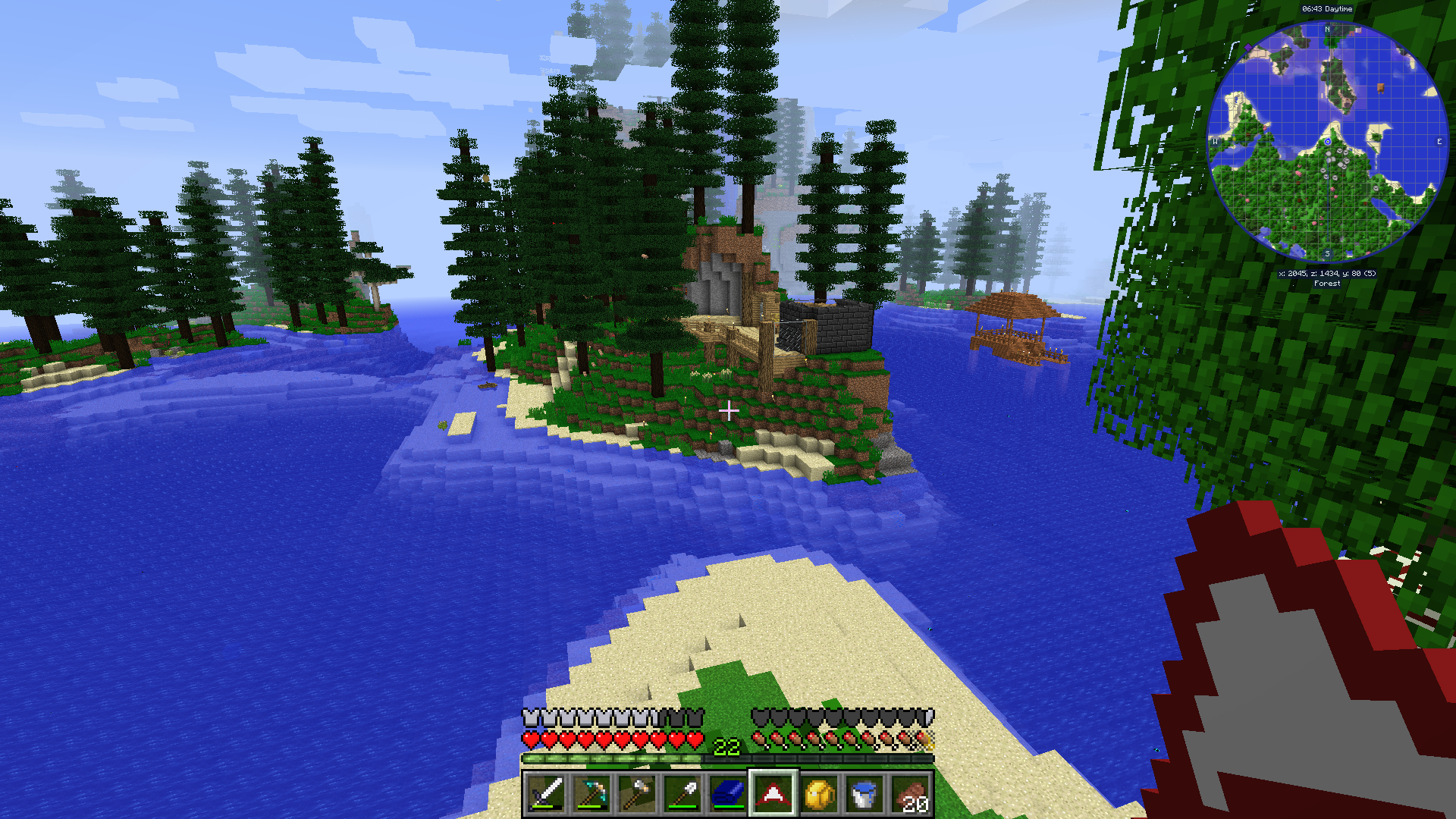
Task: Click the circular minimap
Action: pos(1327,142)
